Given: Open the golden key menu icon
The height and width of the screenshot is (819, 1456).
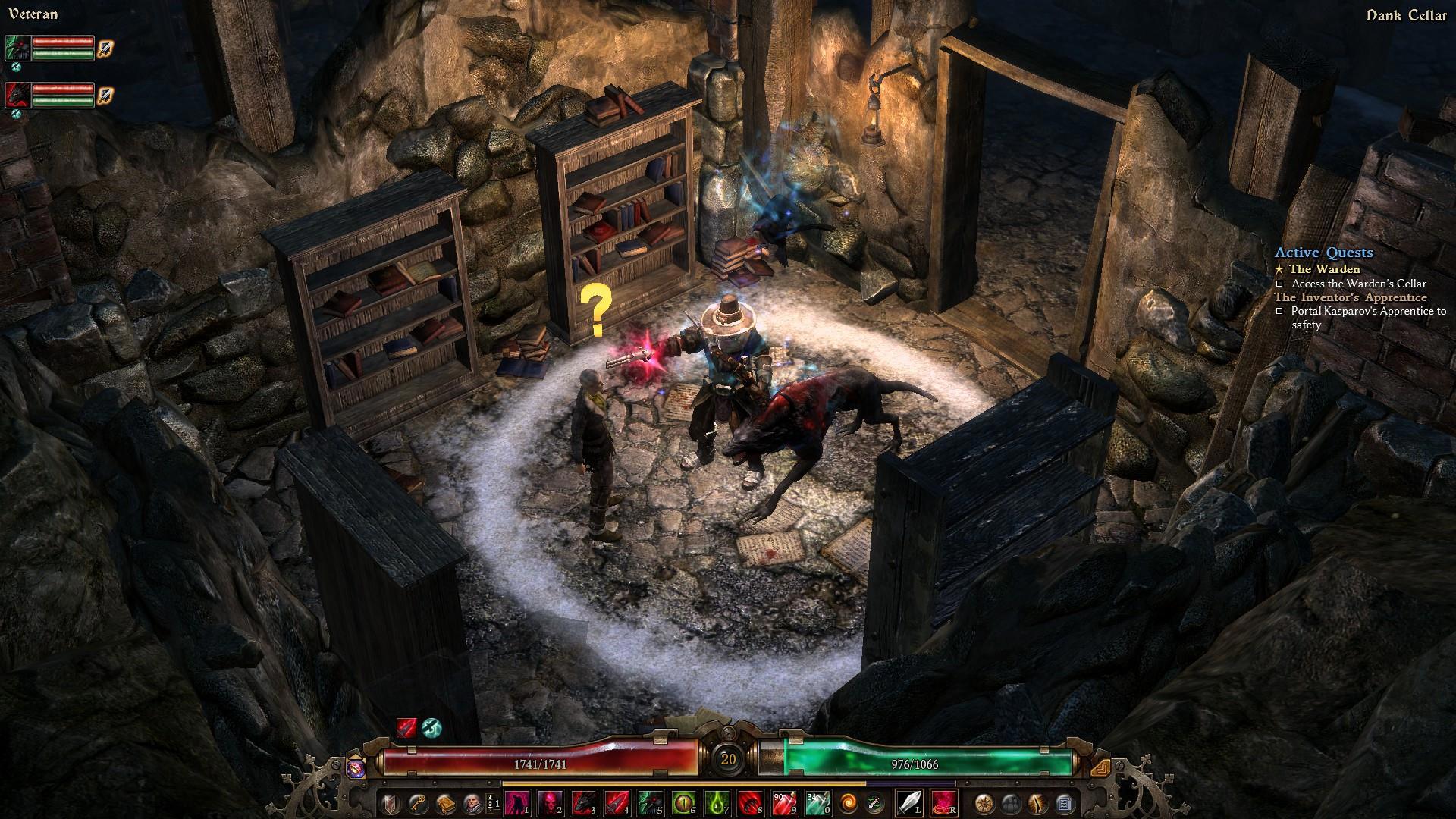Looking at the screenshot, I should [x=417, y=803].
